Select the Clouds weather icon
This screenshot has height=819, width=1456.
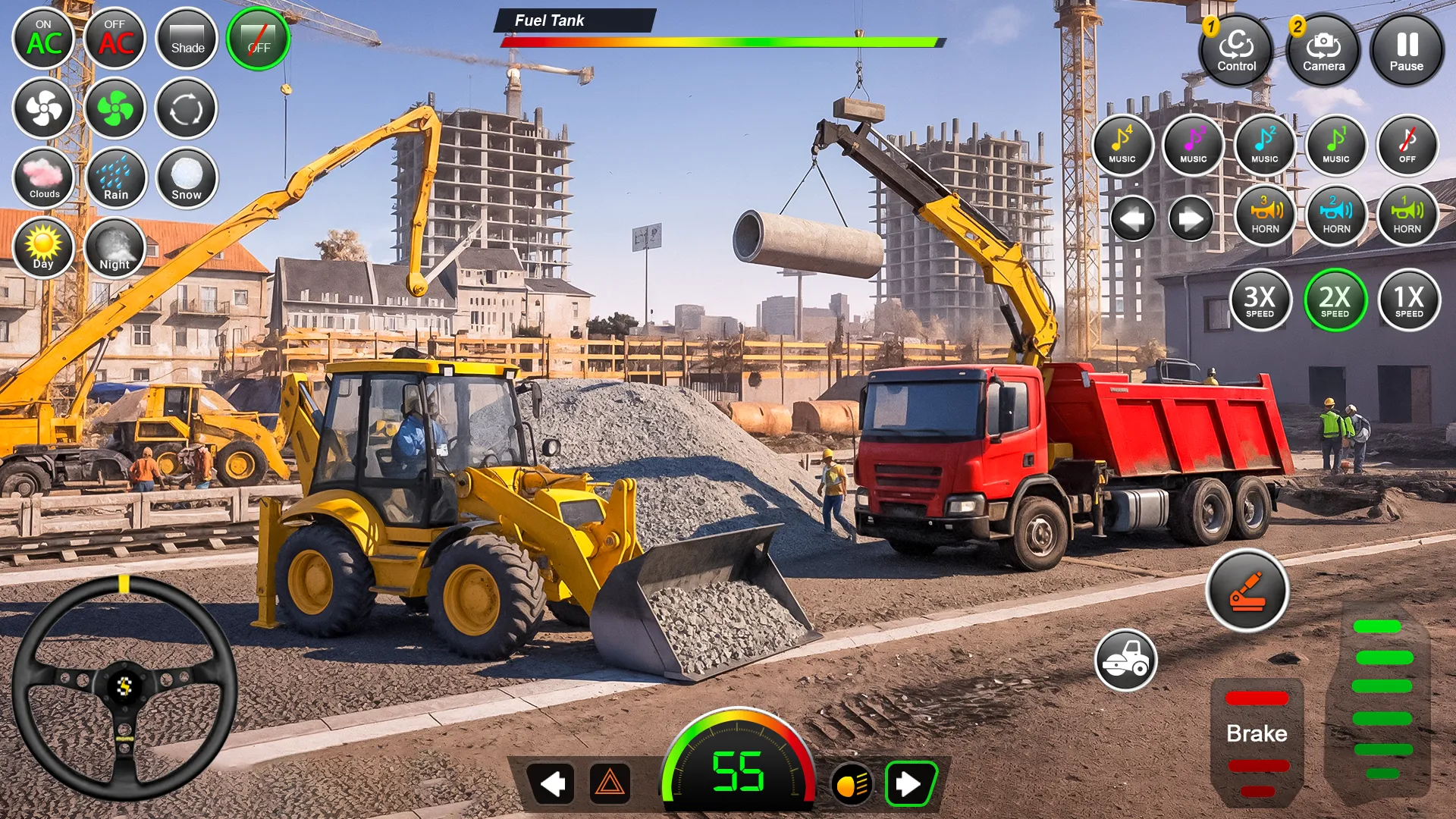click(x=43, y=178)
